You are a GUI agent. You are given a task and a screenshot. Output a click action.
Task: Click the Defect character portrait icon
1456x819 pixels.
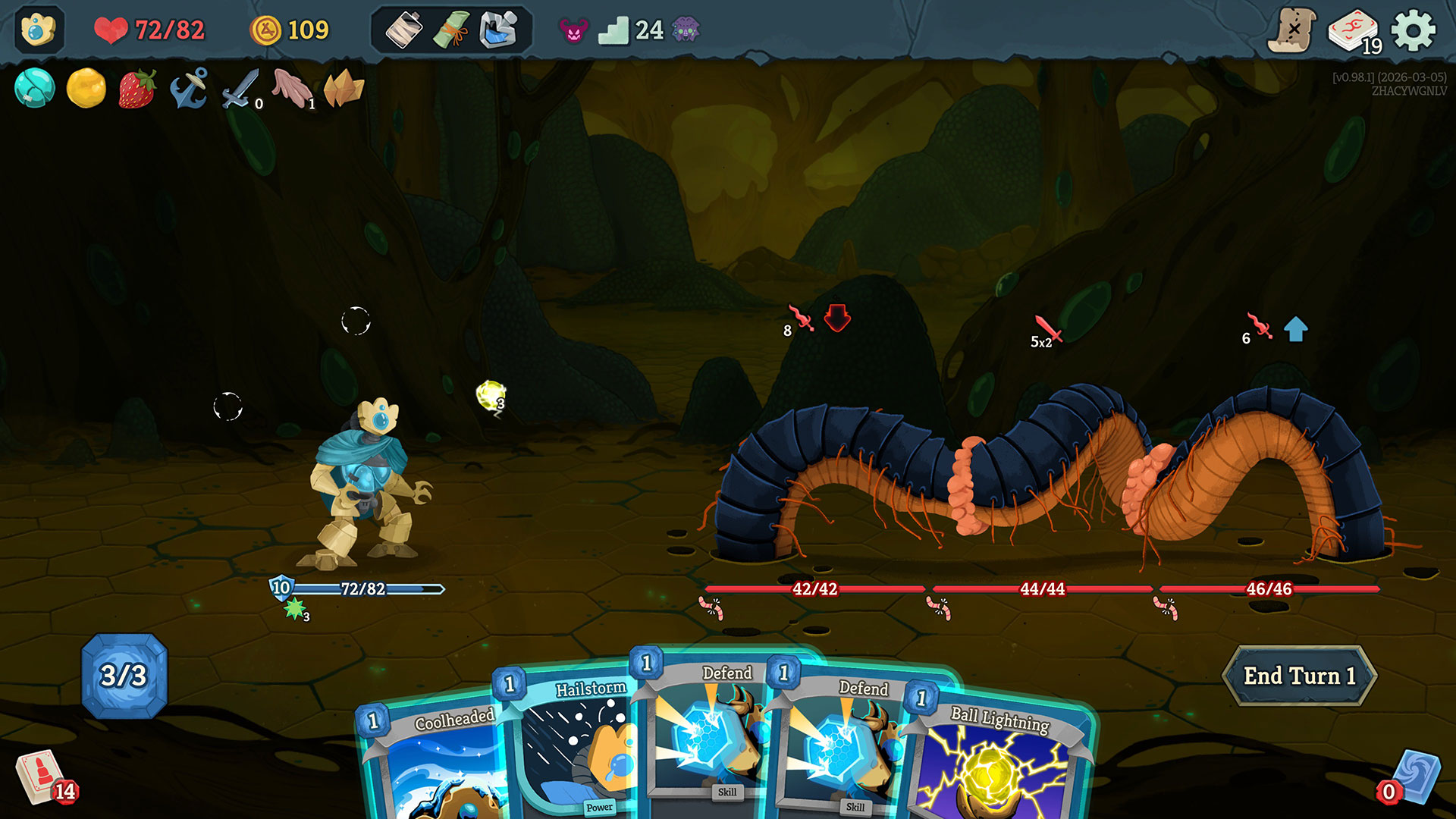(39, 30)
